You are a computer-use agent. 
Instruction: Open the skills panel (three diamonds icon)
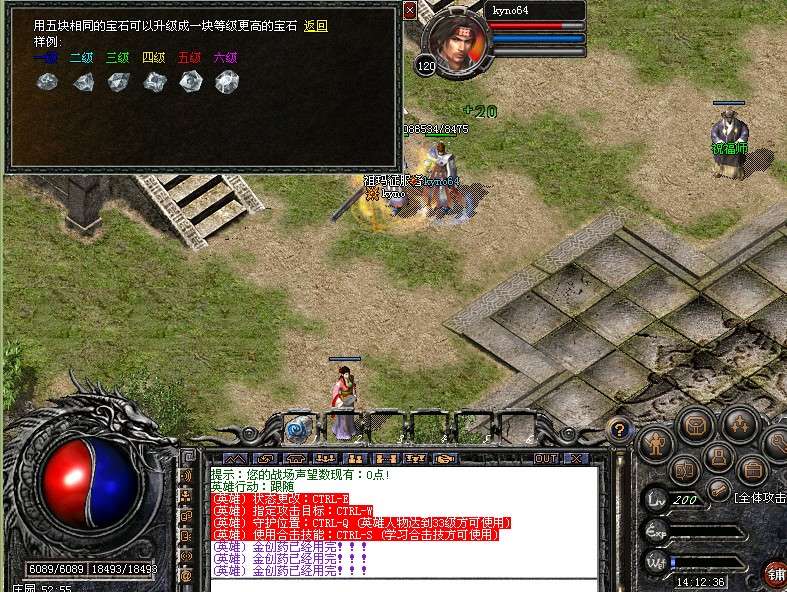[739, 423]
